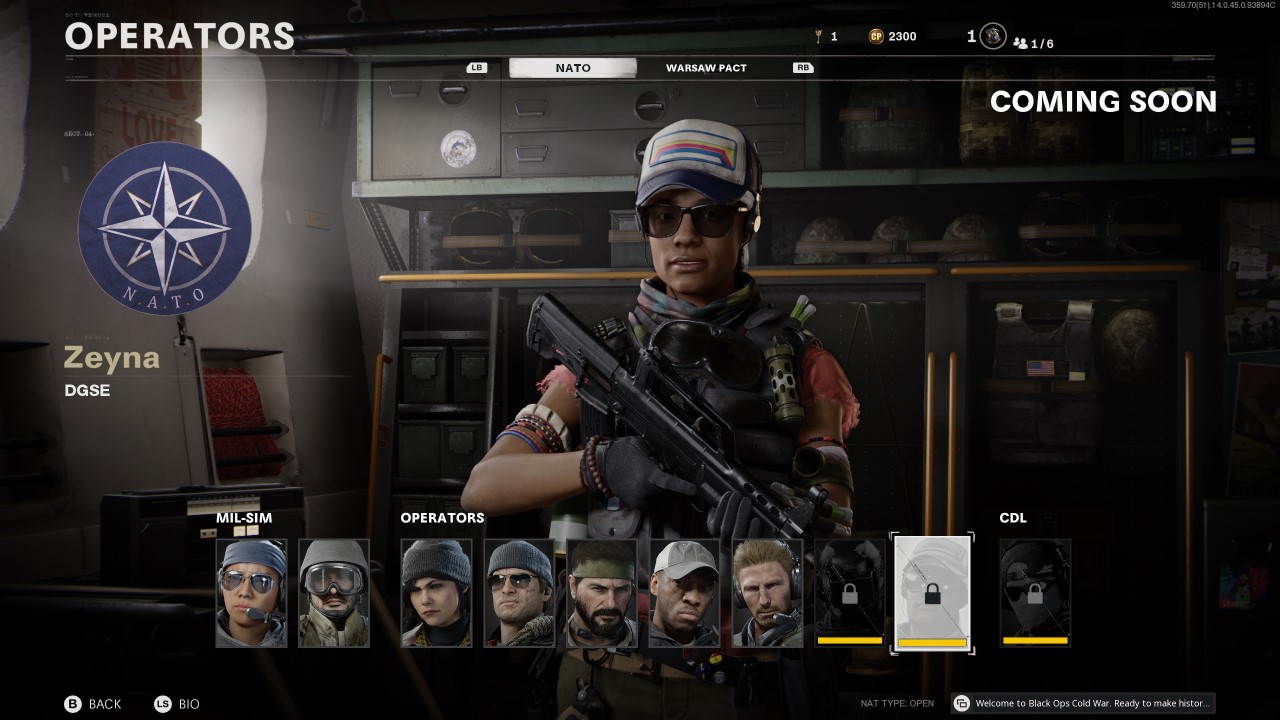Select the locked CDL operator tile
The image size is (1280, 720).
tap(1035, 593)
